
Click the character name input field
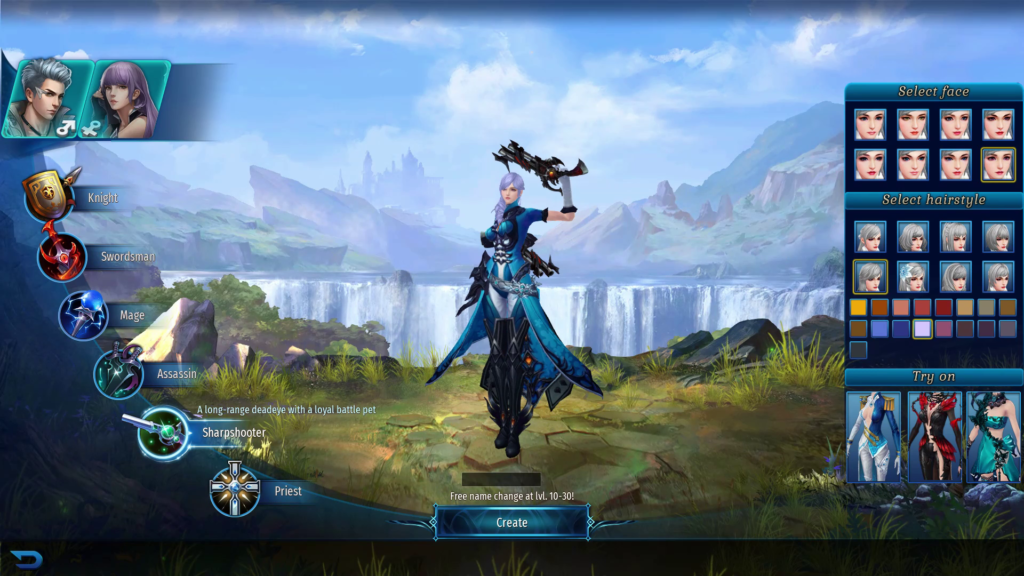click(x=501, y=480)
